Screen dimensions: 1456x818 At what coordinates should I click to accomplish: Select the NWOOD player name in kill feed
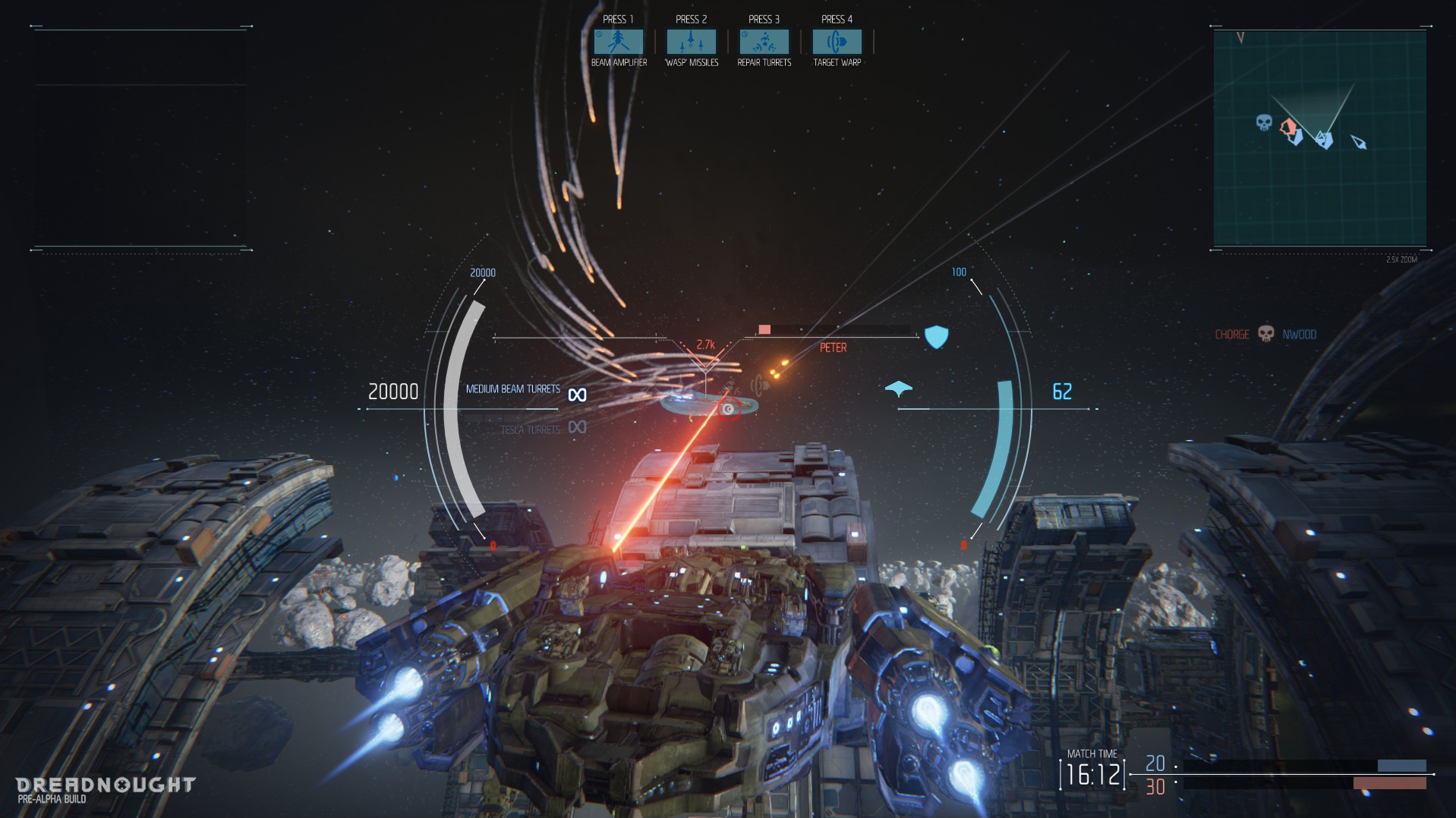pos(1298,334)
